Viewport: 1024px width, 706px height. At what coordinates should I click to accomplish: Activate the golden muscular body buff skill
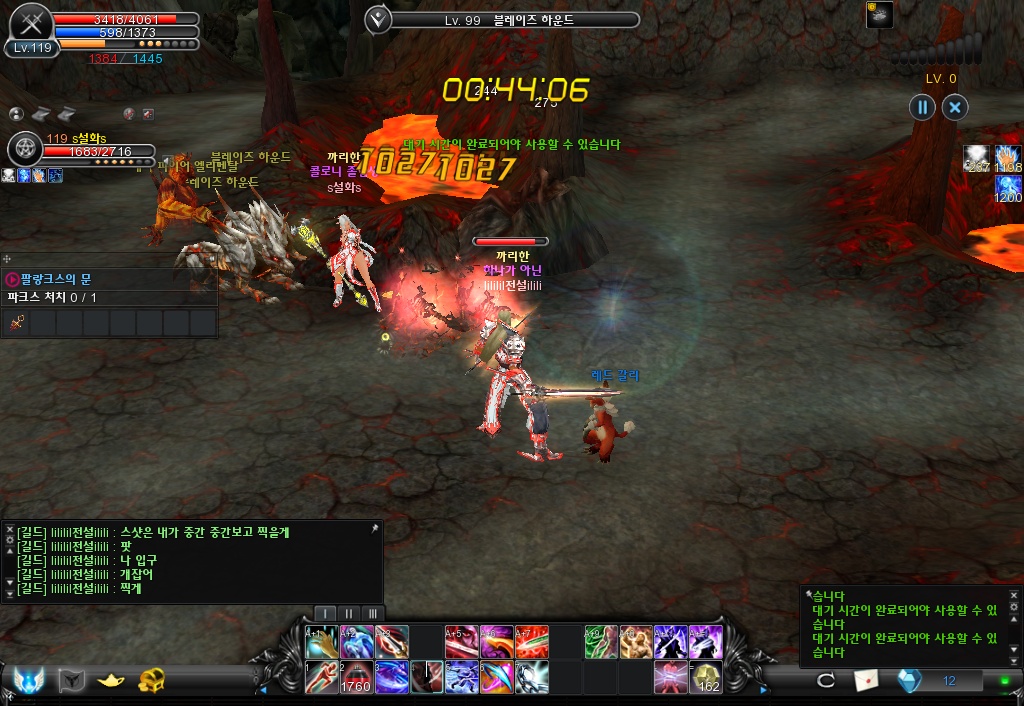(x=636, y=641)
